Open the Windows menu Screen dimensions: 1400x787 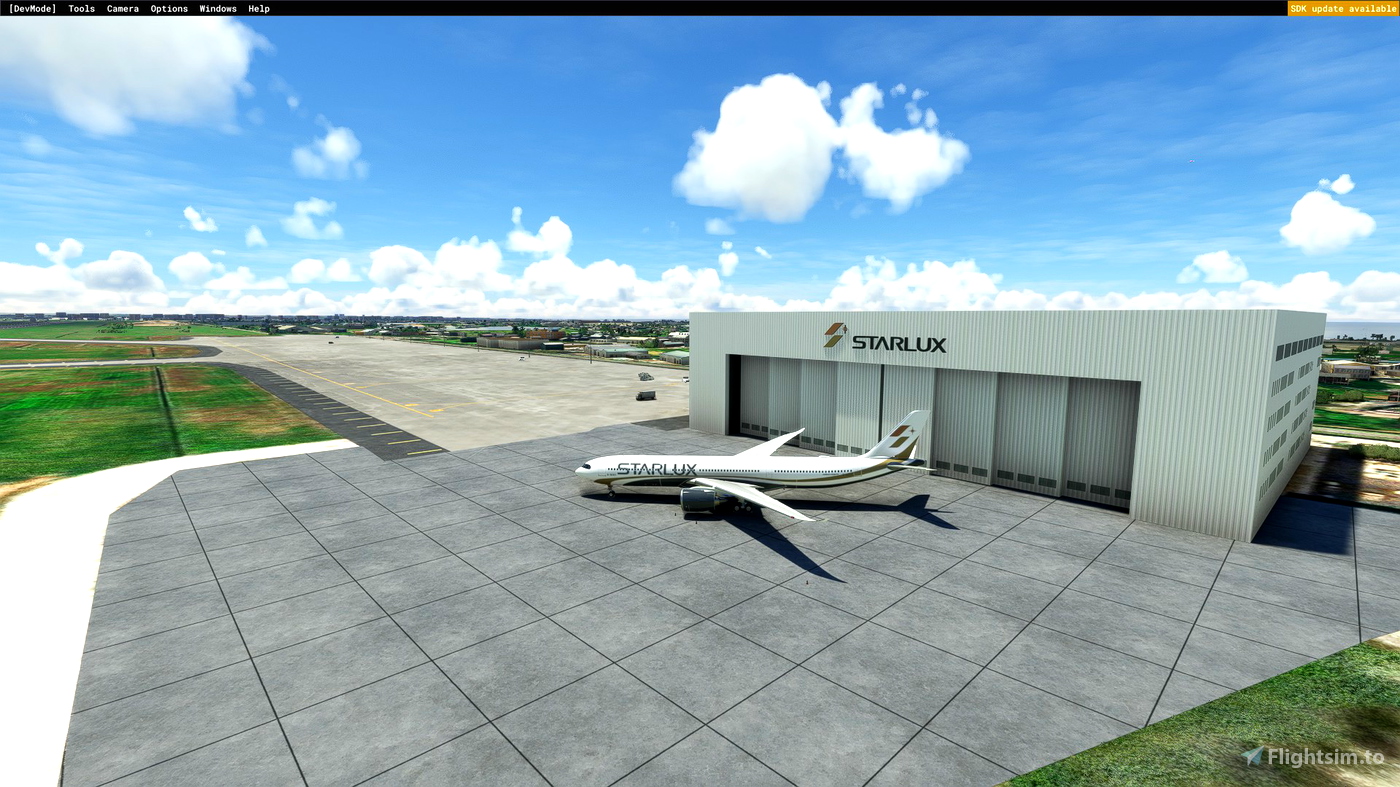click(217, 8)
